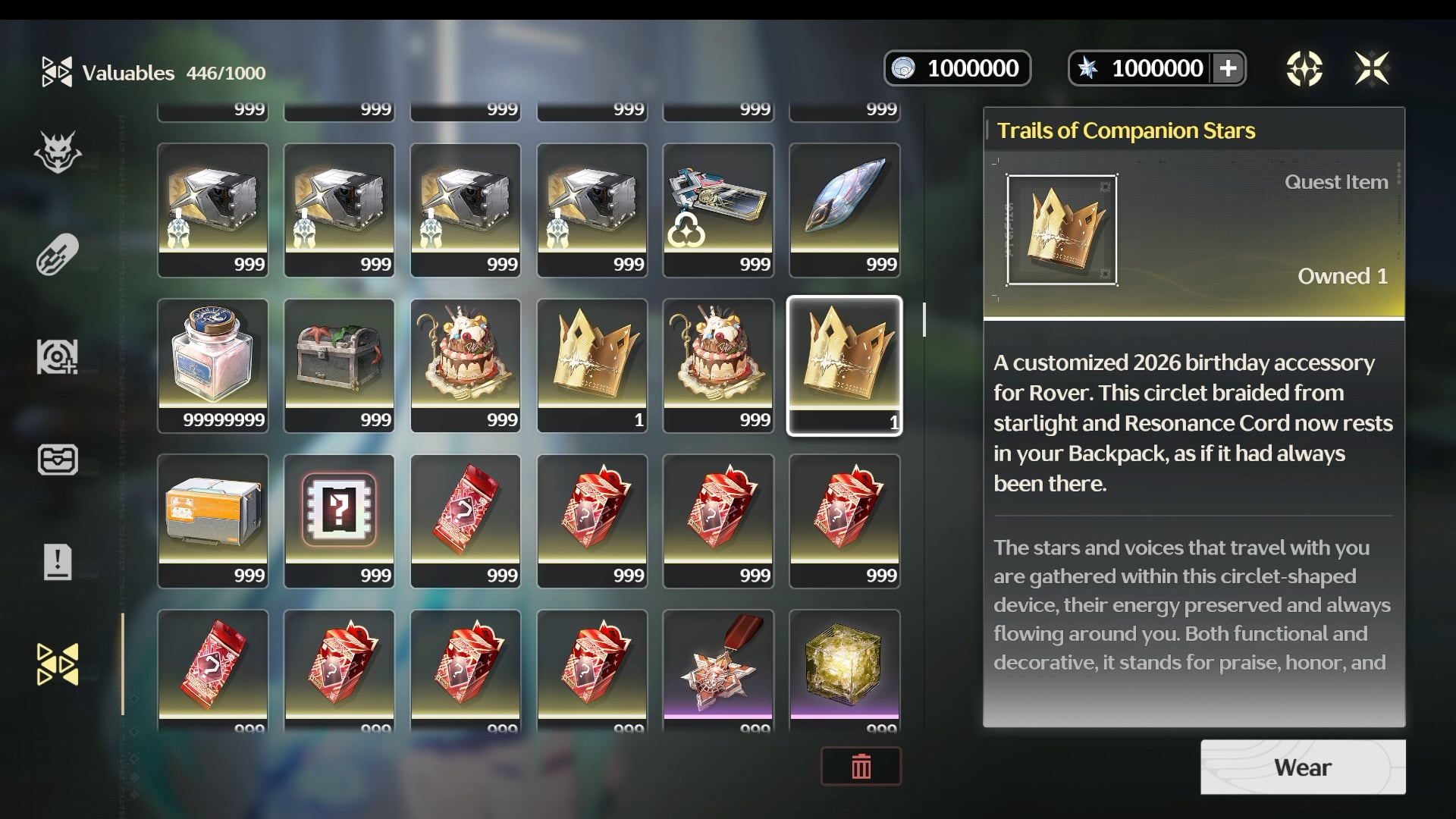Add more Astrite with the plus button
The width and height of the screenshot is (1456, 819).
(x=1228, y=69)
